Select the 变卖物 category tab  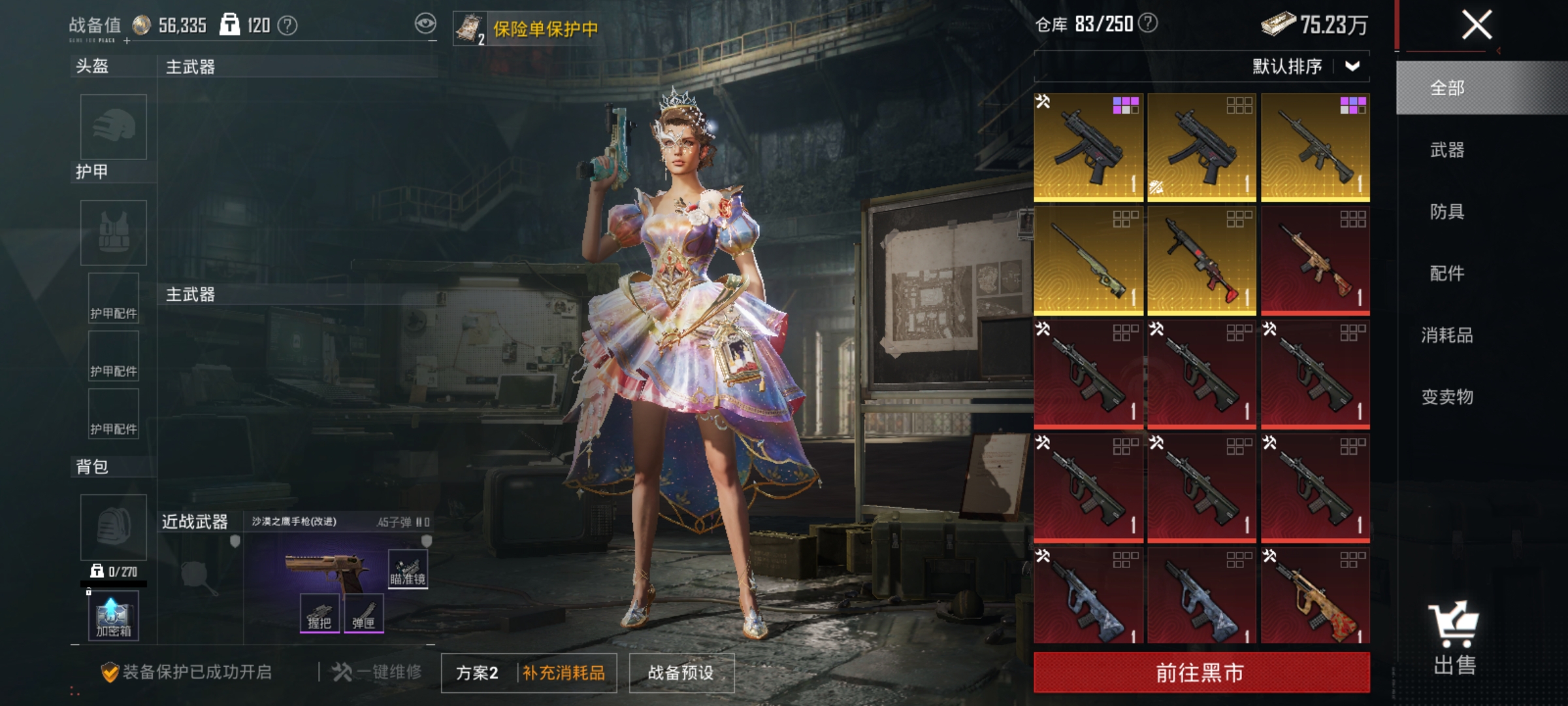click(1447, 397)
